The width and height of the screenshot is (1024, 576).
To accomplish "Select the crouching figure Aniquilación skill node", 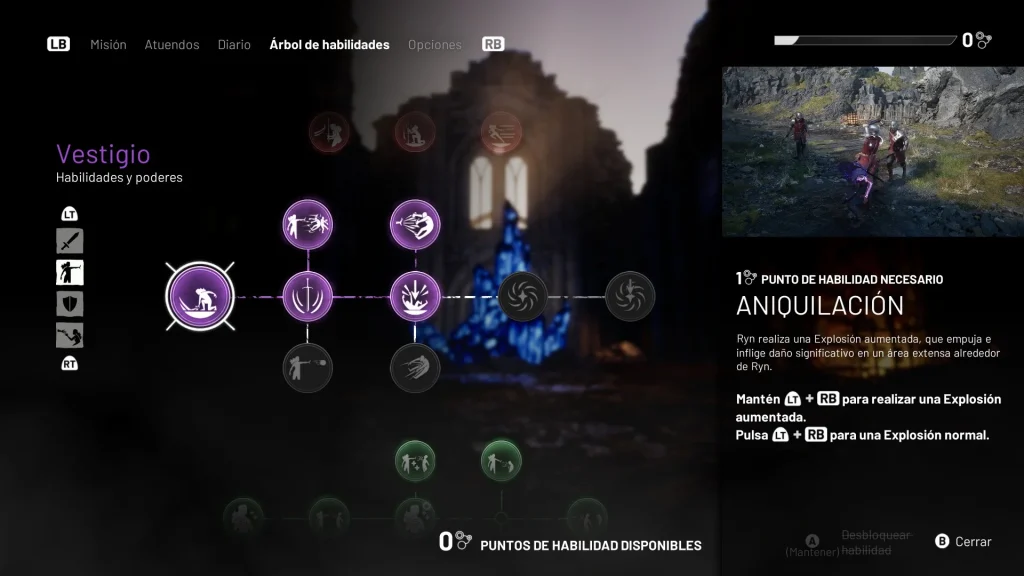I will click(x=200, y=296).
